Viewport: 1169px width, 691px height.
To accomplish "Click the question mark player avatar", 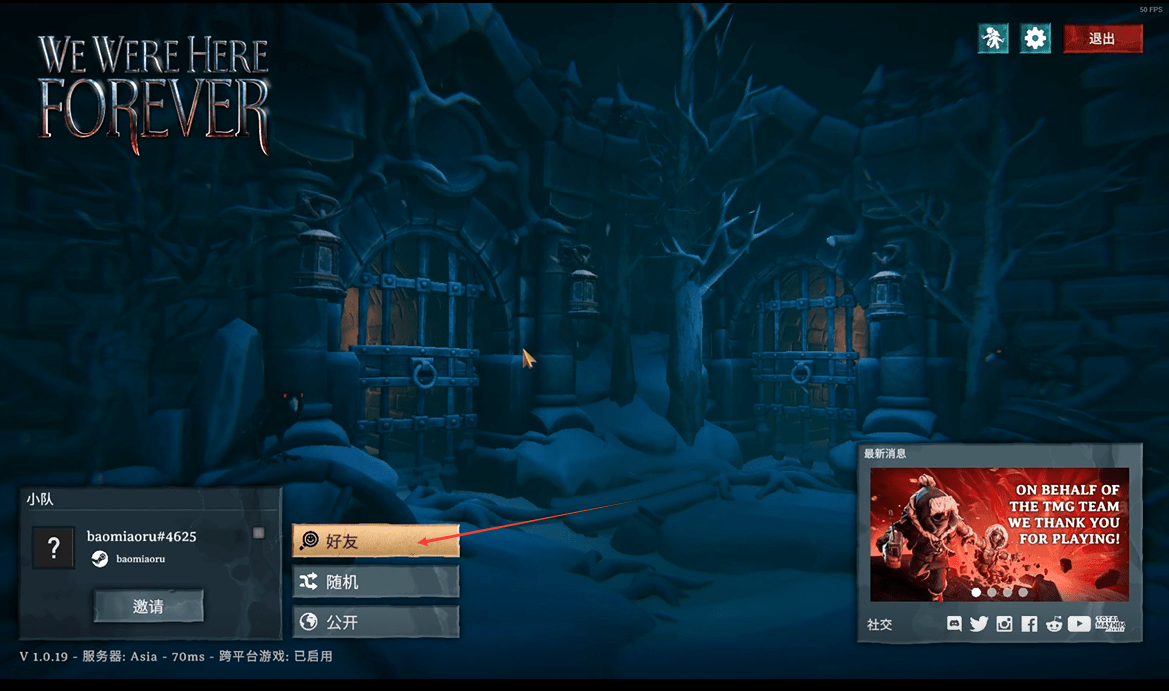I will point(54,547).
